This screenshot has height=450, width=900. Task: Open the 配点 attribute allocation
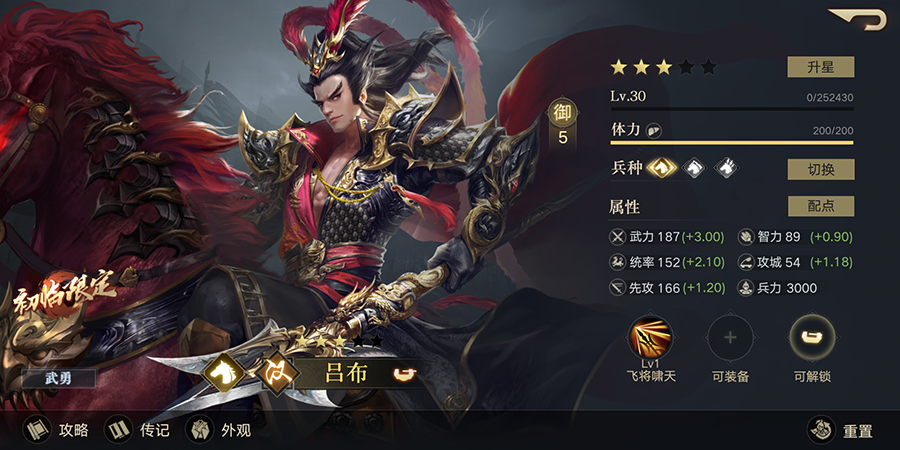tap(820, 206)
